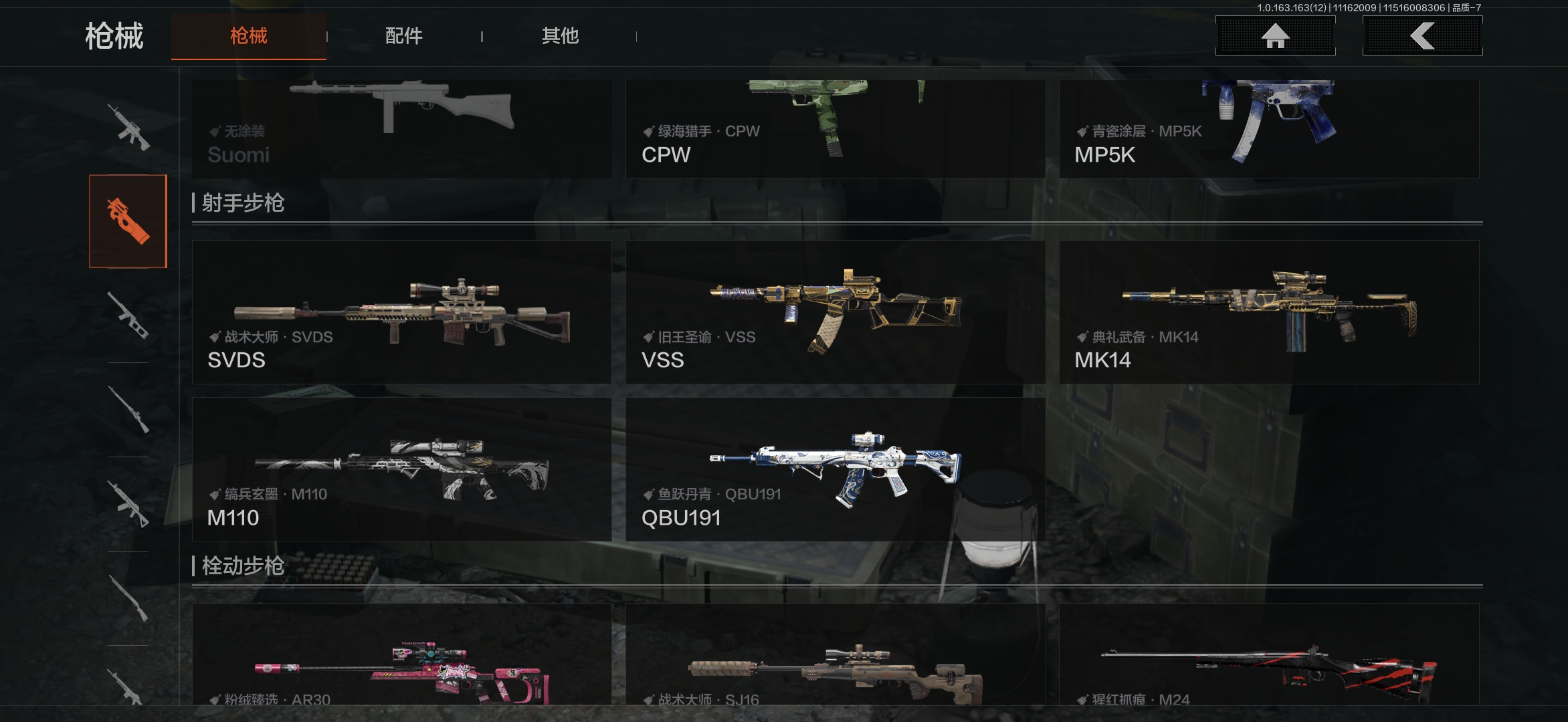This screenshot has width=1568, height=722.
Task: Open the M110 weapon card
Action: click(x=401, y=469)
